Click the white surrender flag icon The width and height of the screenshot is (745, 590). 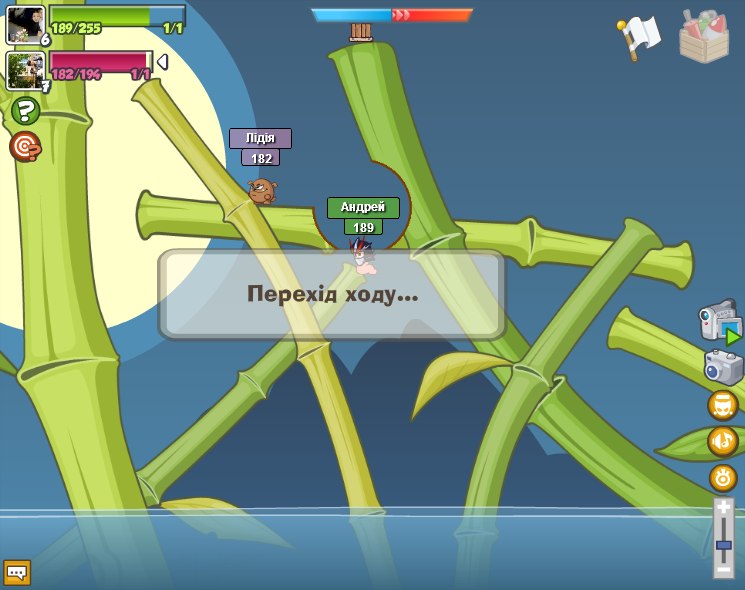point(637,37)
